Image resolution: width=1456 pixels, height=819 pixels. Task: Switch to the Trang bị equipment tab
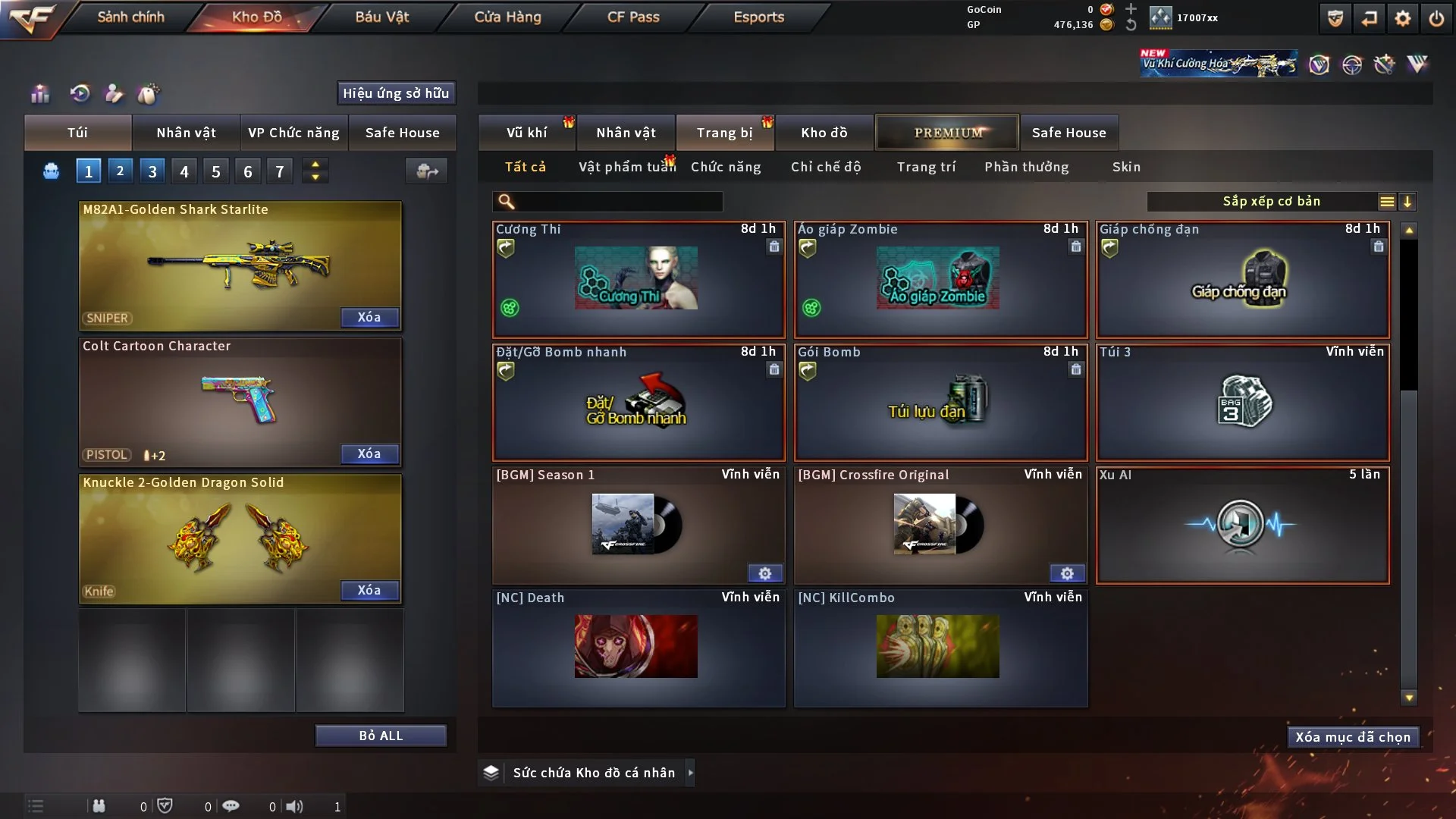[724, 133]
